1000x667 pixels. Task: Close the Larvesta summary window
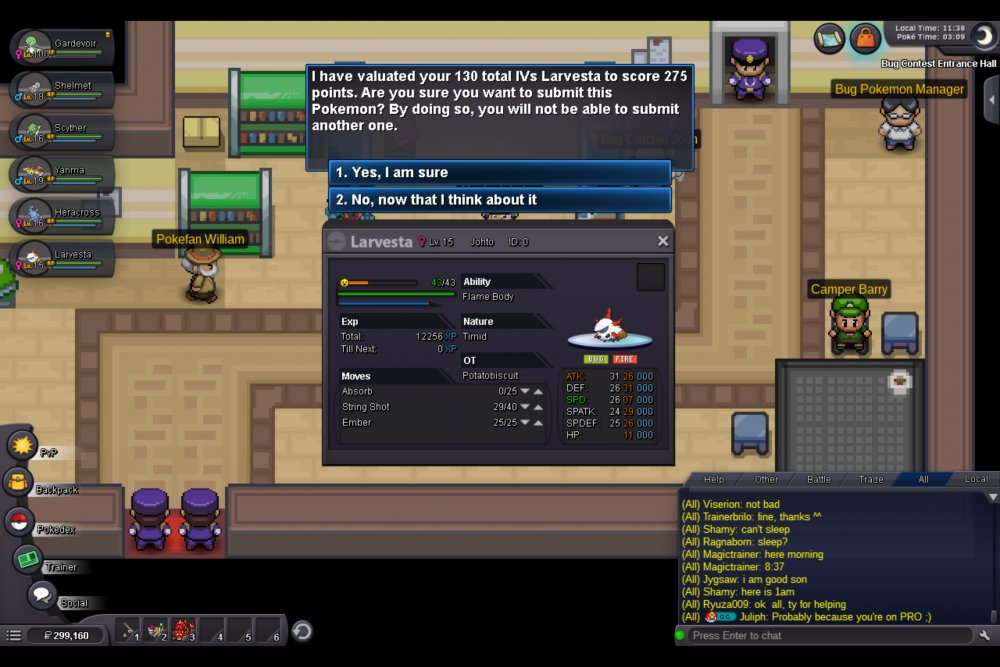click(662, 241)
